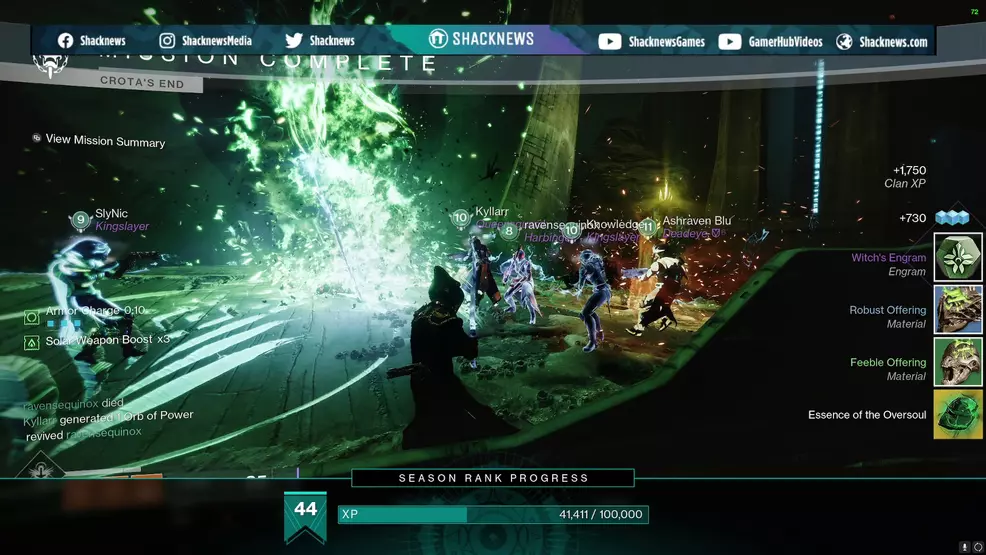The height and width of the screenshot is (555, 986).
Task: Select Ashraven Blu's player nameplate
Action: click(696, 221)
